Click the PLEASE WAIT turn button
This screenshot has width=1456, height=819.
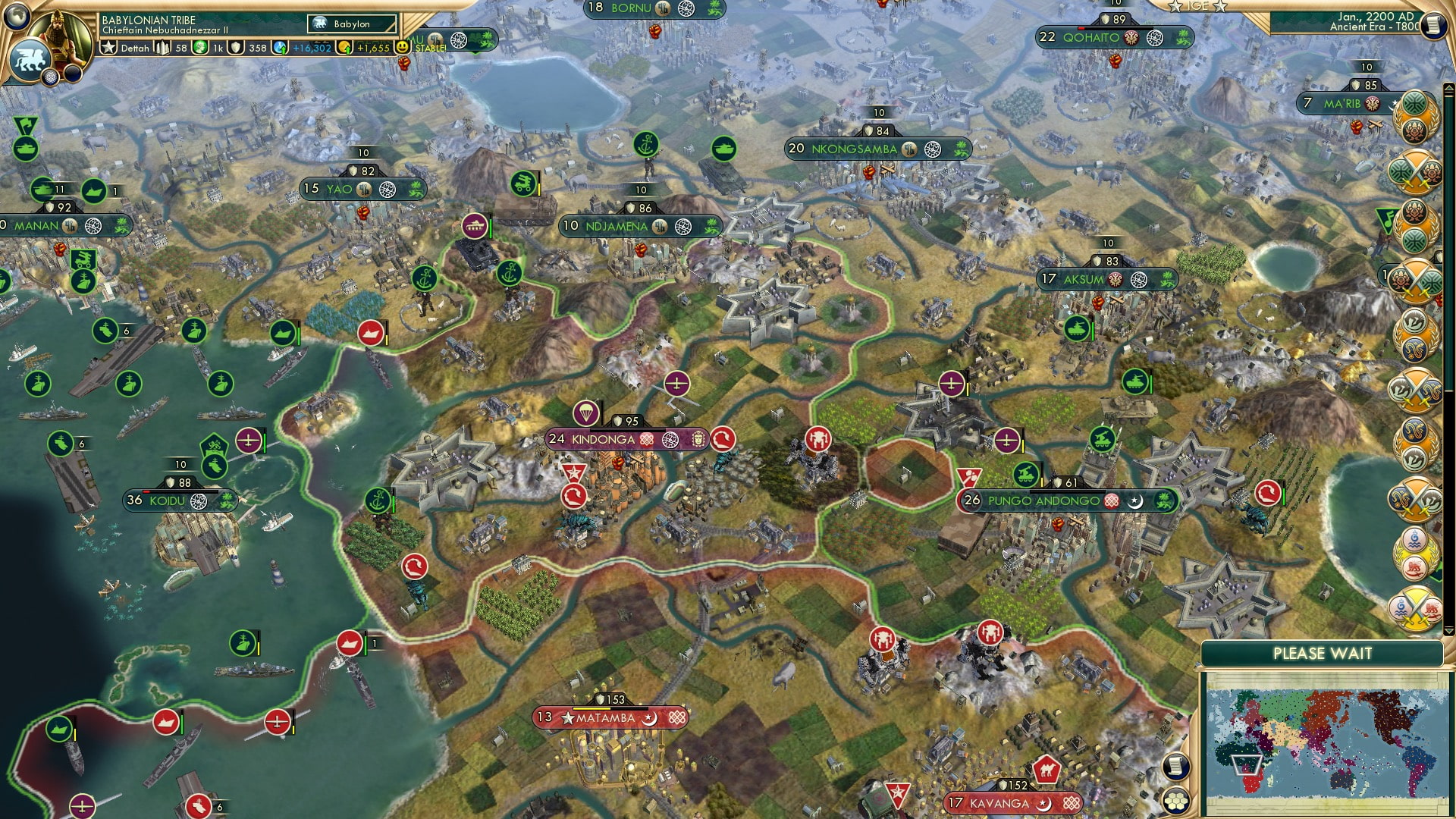pos(1322,654)
